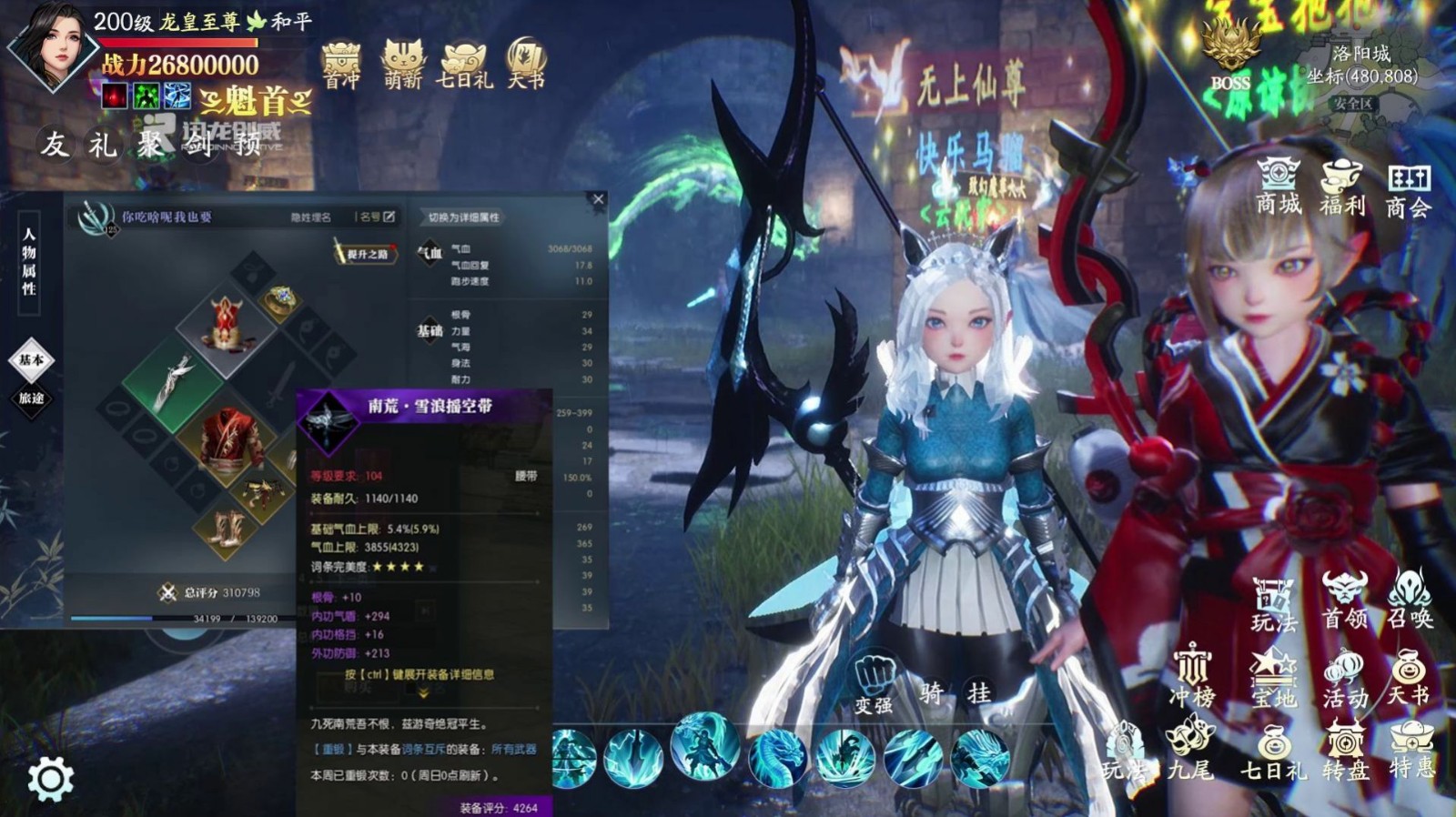Screen dimensions: 1456x817
Task: Open the 冲榜 ranking icon
Action: tap(1191, 676)
